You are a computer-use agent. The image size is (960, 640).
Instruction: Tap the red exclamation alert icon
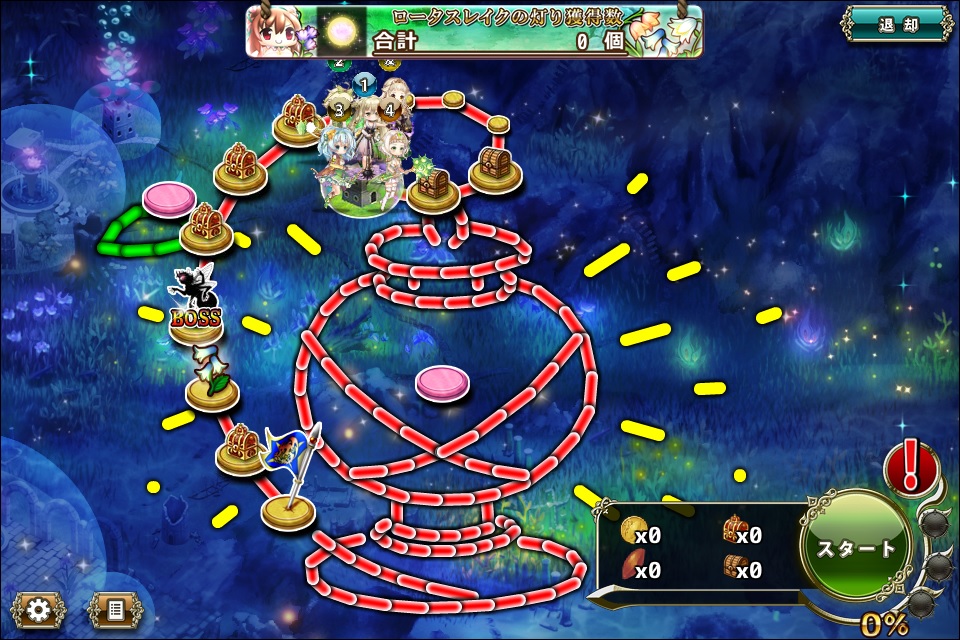pyautogui.click(x=910, y=467)
